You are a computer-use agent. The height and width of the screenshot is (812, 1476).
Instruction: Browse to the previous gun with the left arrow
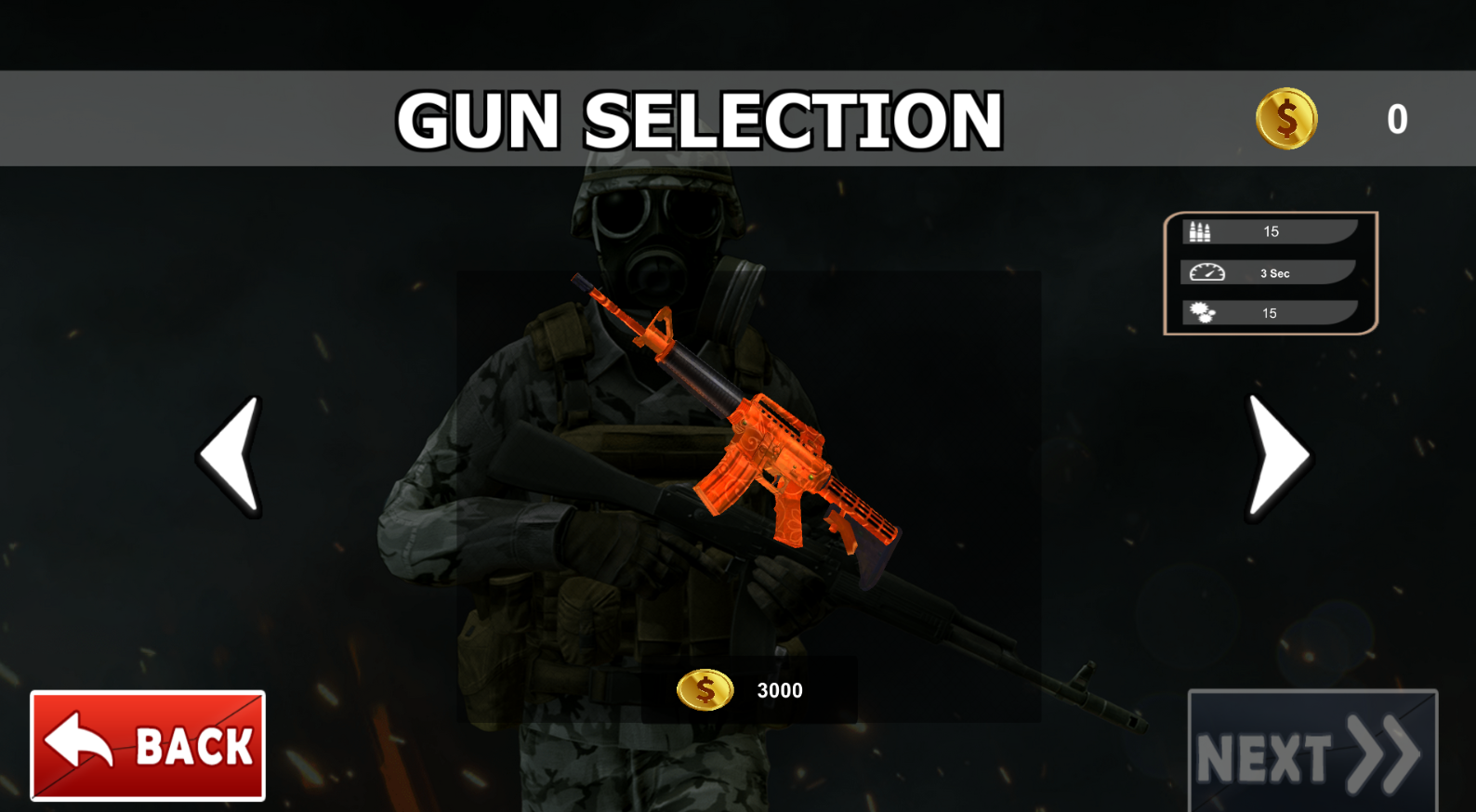231,454
